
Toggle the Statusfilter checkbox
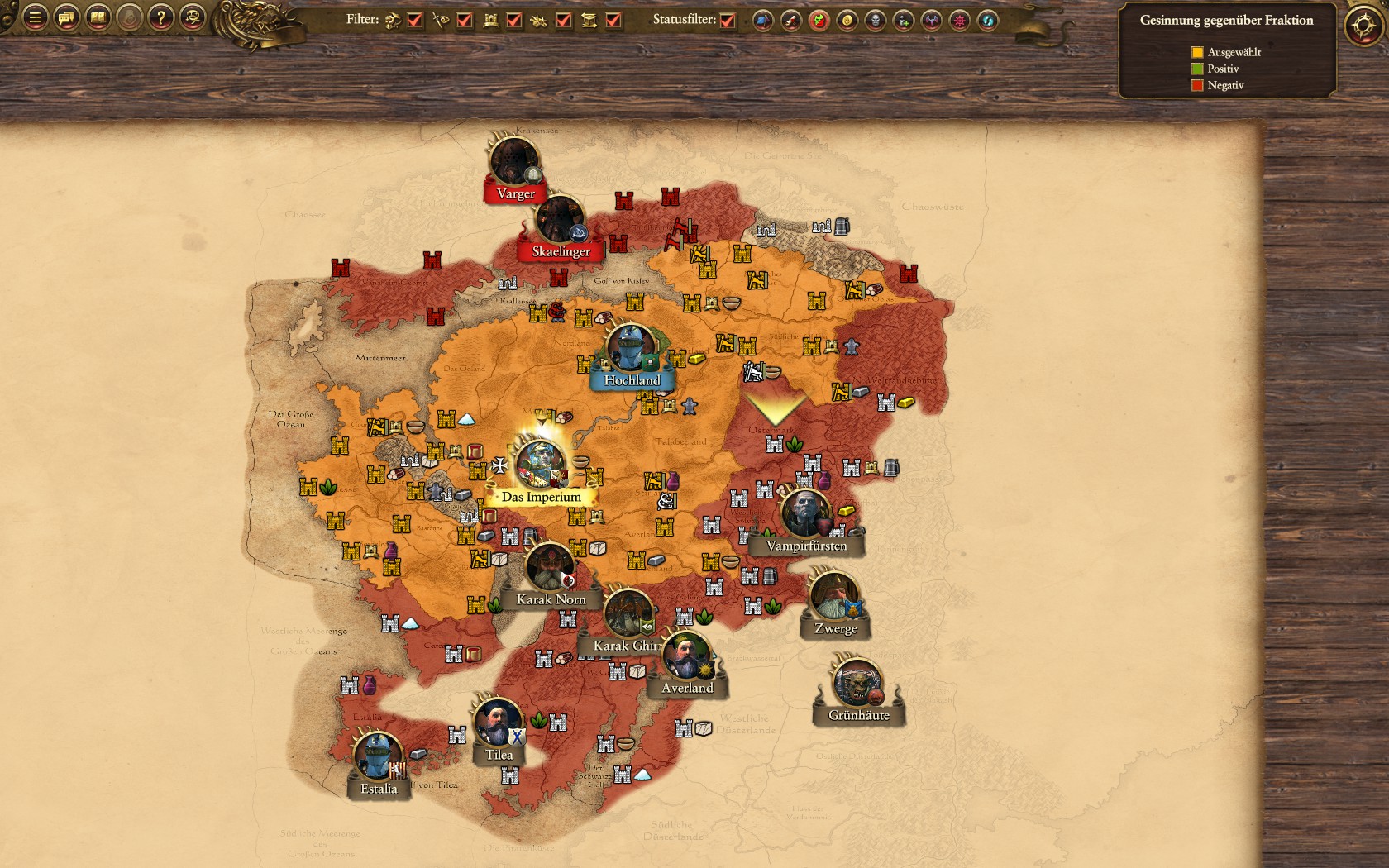(728, 21)
